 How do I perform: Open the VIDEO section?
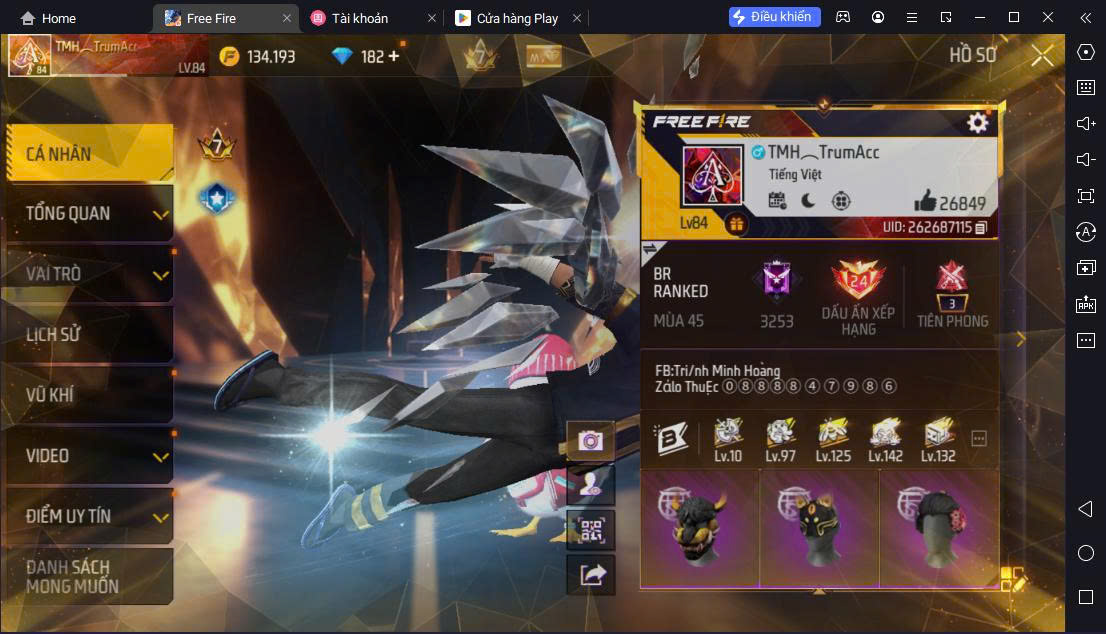point(88,456)
